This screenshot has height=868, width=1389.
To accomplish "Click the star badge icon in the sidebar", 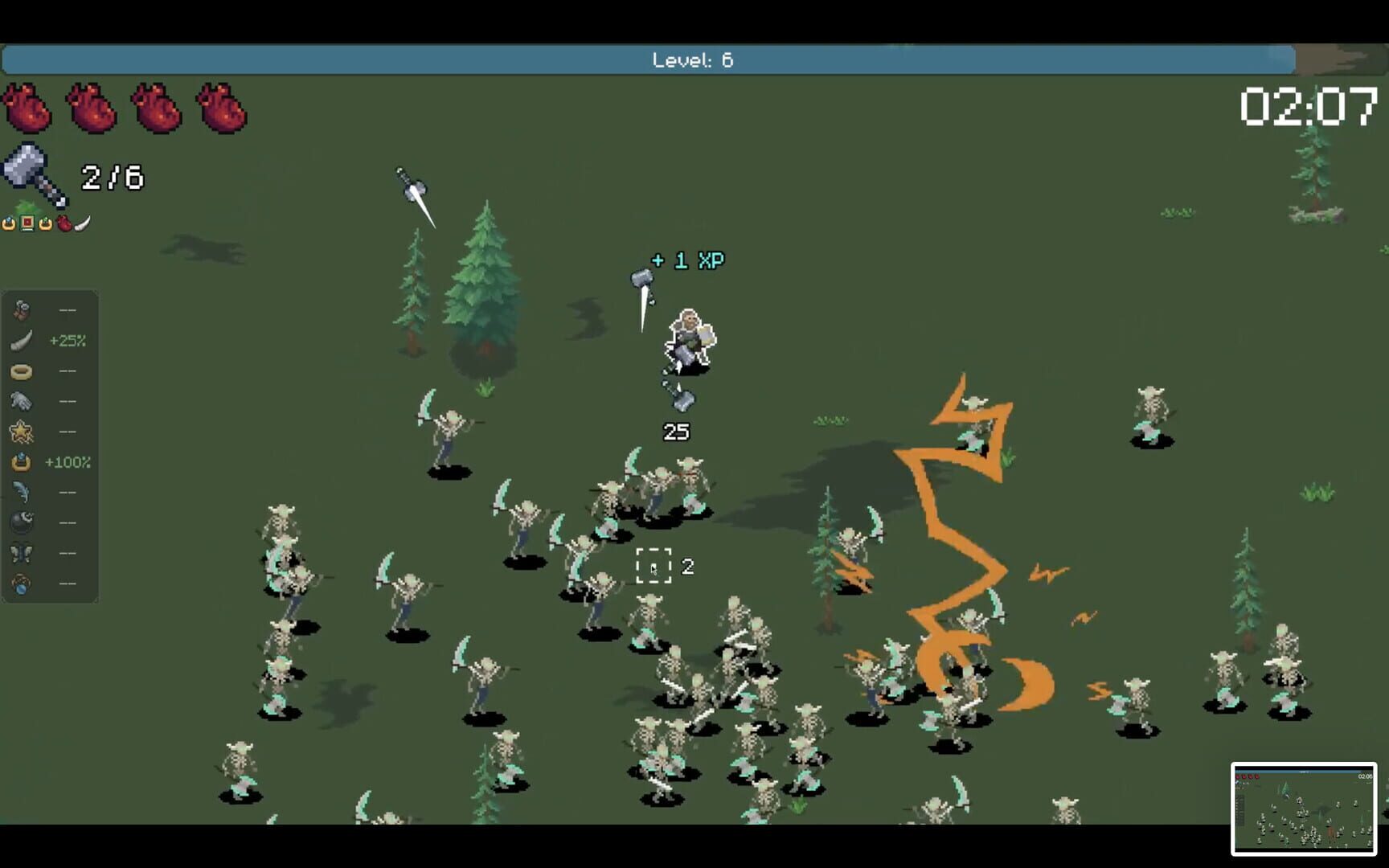I will 22,432.
